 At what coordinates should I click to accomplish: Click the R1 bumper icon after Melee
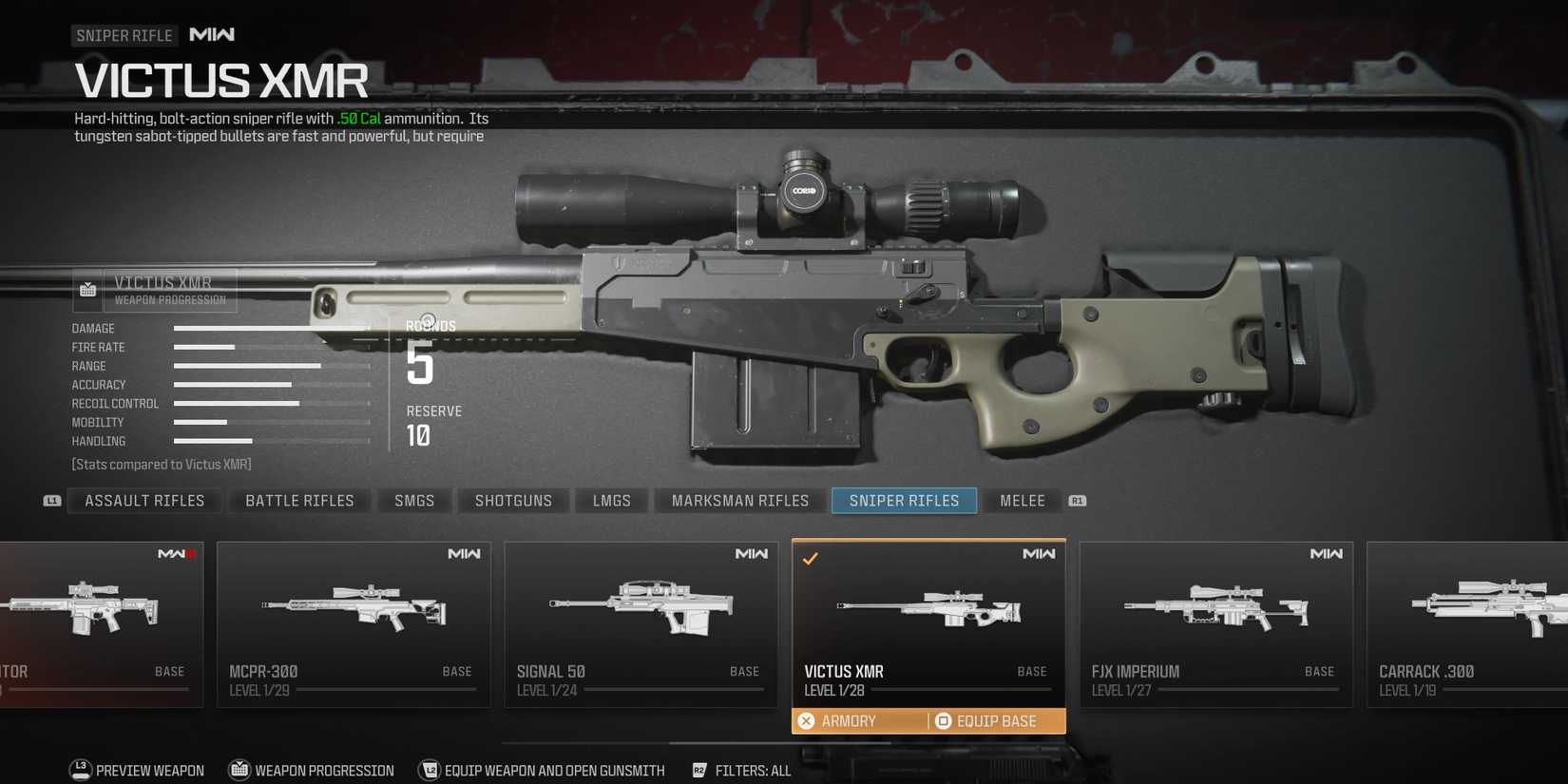coord(1077,501)
